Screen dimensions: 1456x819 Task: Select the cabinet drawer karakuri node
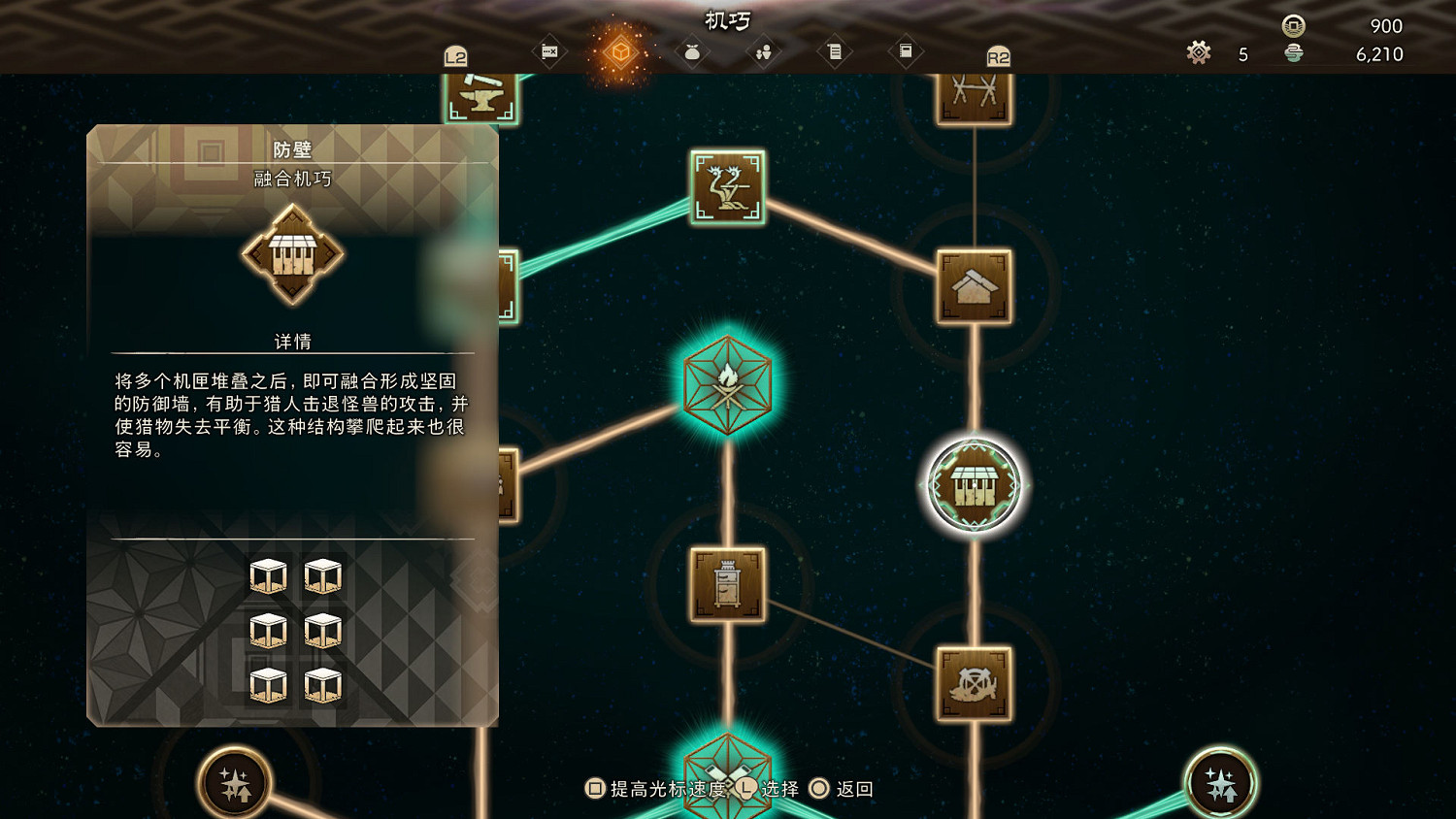click(x=727, y=585)
